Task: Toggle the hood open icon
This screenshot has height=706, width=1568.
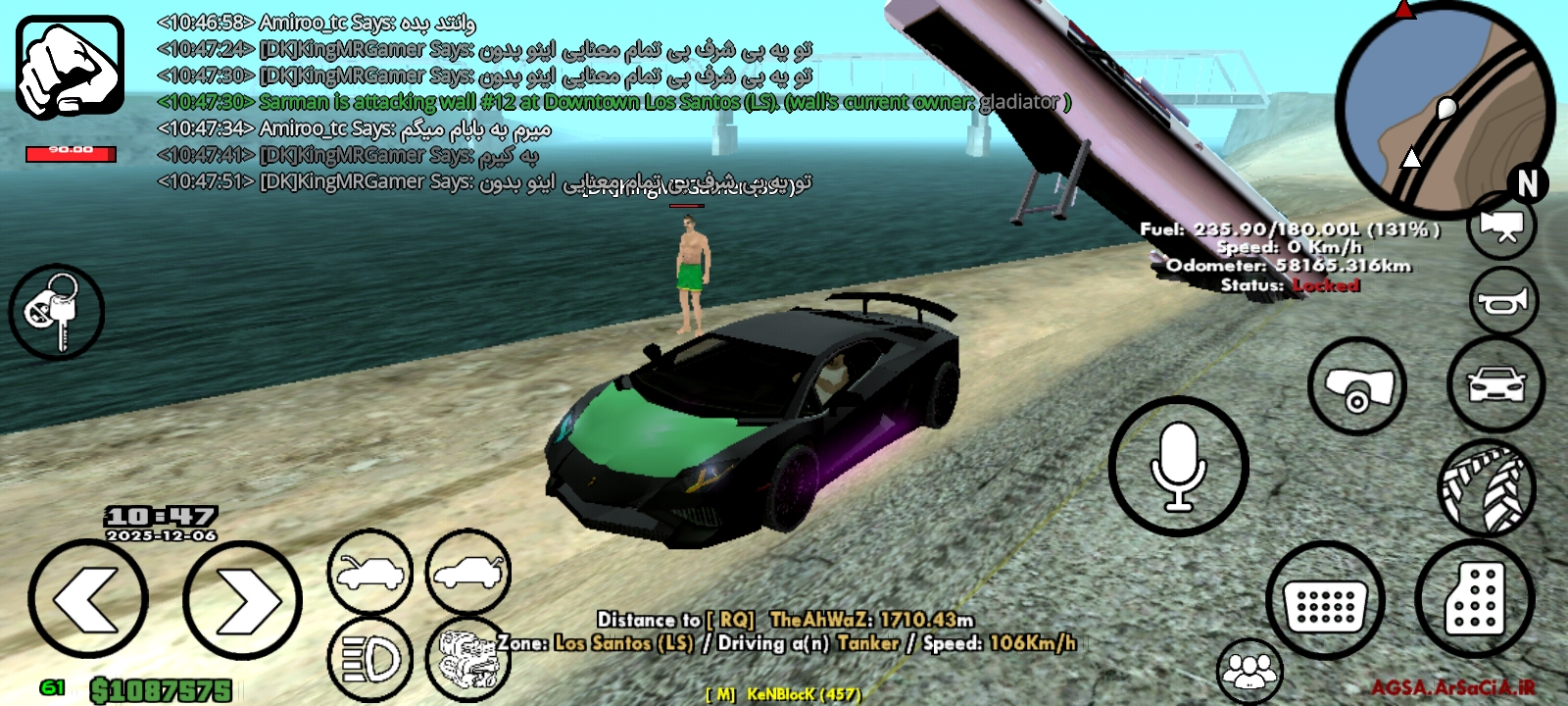Action: pyautogui.click(x=370, y=574)
